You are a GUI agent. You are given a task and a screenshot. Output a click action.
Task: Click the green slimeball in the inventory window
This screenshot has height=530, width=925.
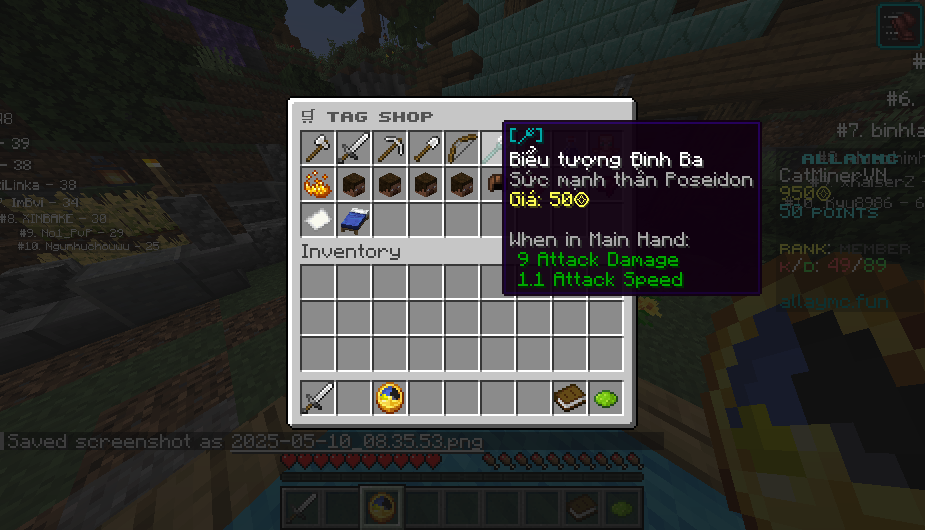point(605,398)
